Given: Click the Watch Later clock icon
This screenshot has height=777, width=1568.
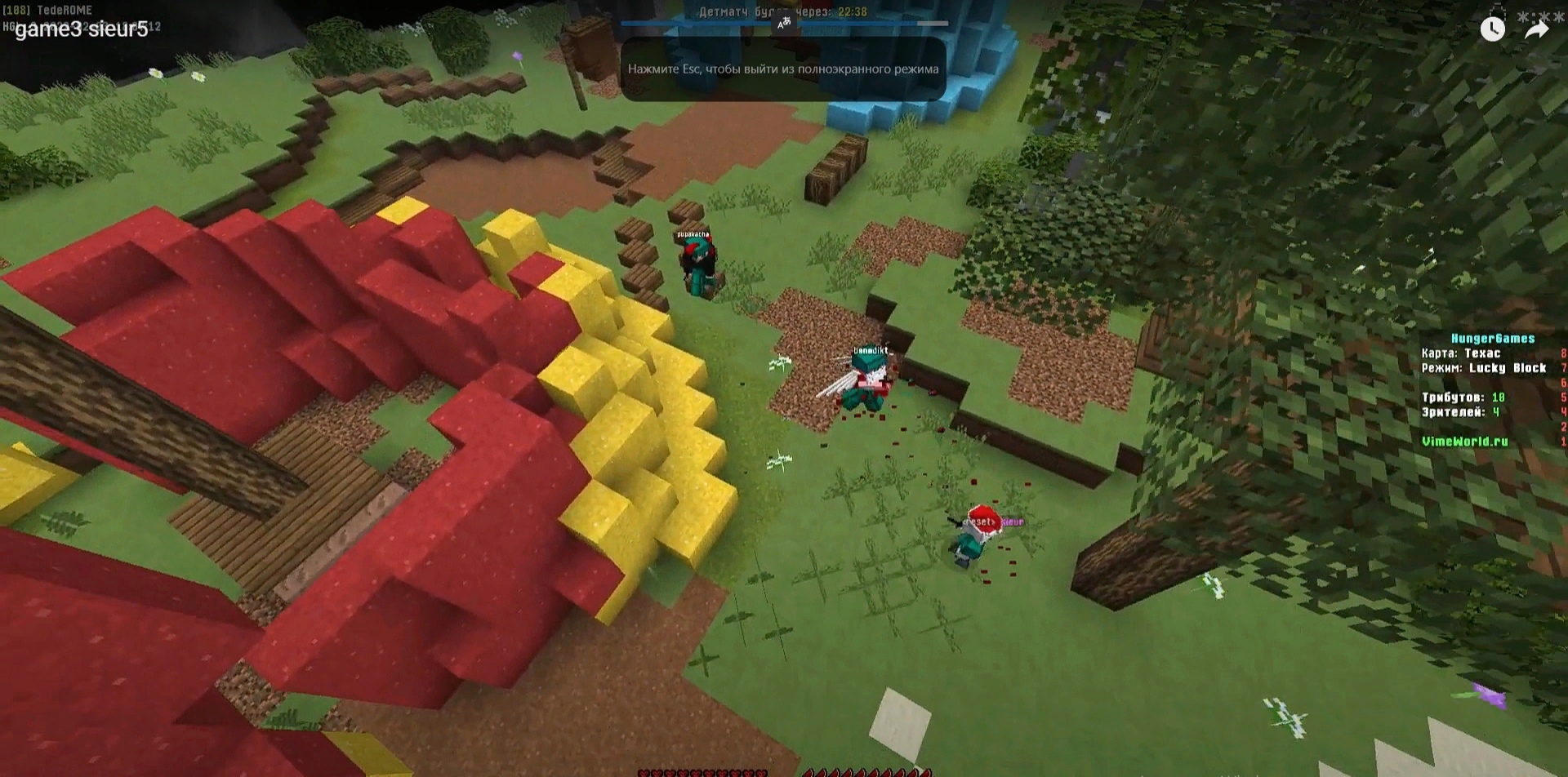Looking at the screenshot, I should click(x=1492, y=29).
